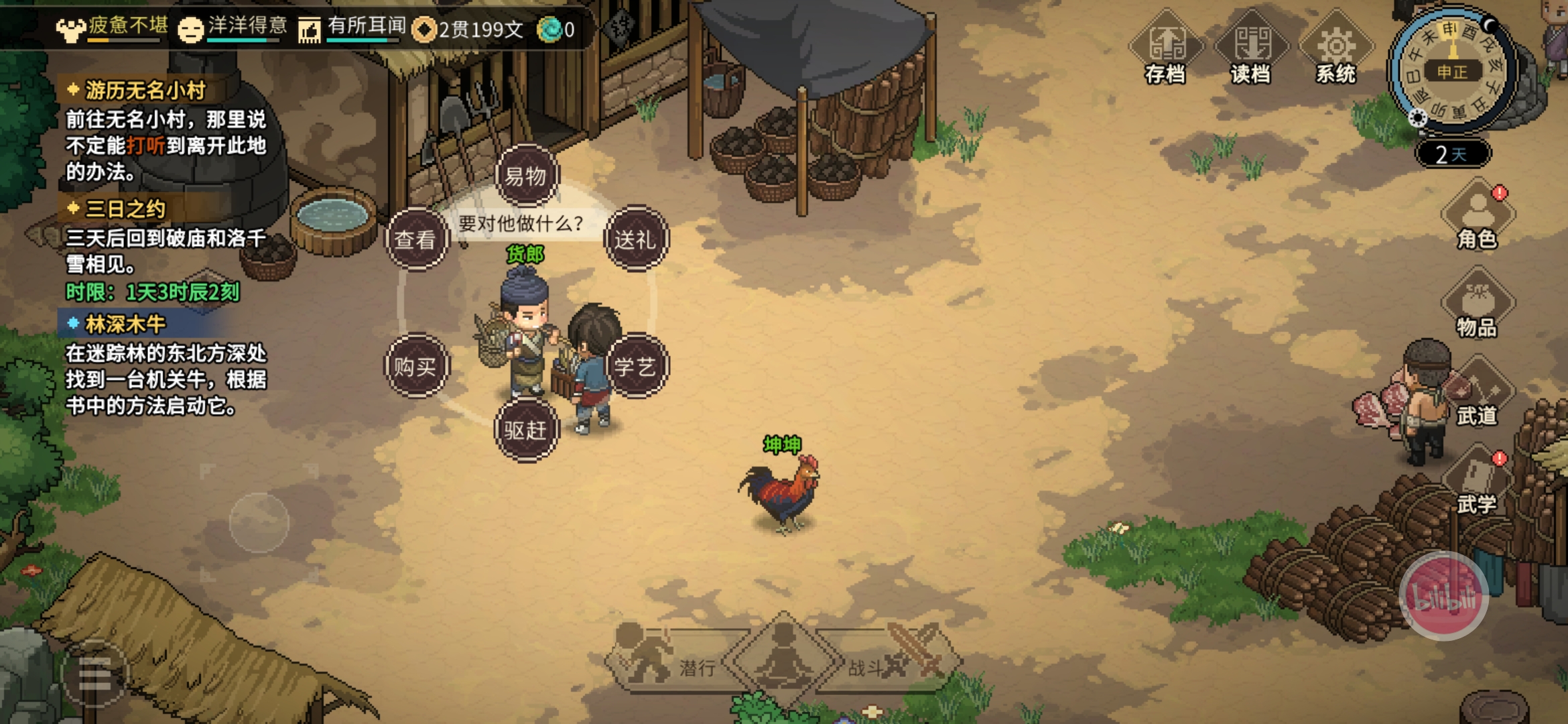Viewport: 1568px width, 724px height.
Task: Click the meditation figure button
Action: tap(783, 657)
